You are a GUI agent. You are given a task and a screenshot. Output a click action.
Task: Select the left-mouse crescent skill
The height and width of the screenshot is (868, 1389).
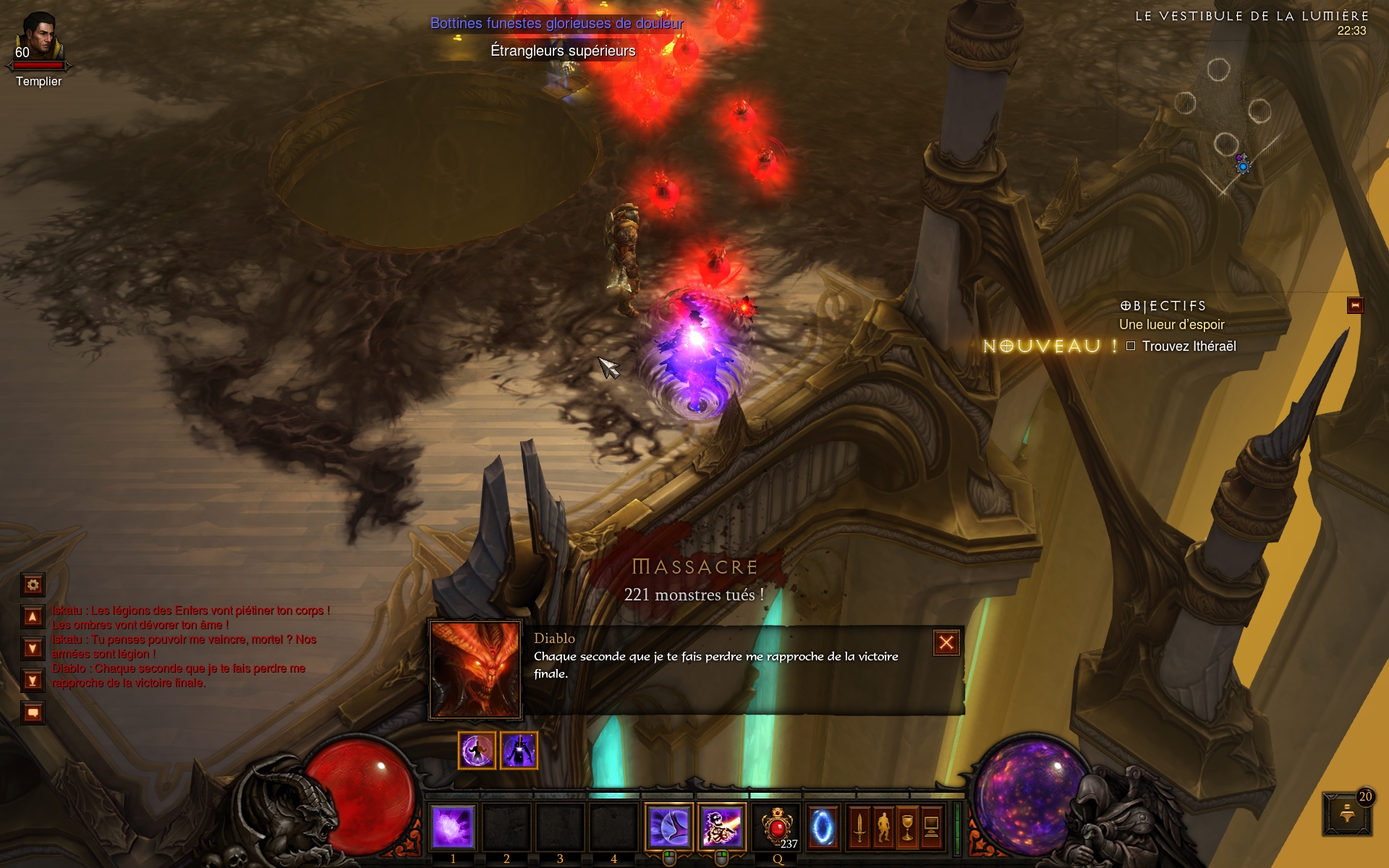pos(668,827)
